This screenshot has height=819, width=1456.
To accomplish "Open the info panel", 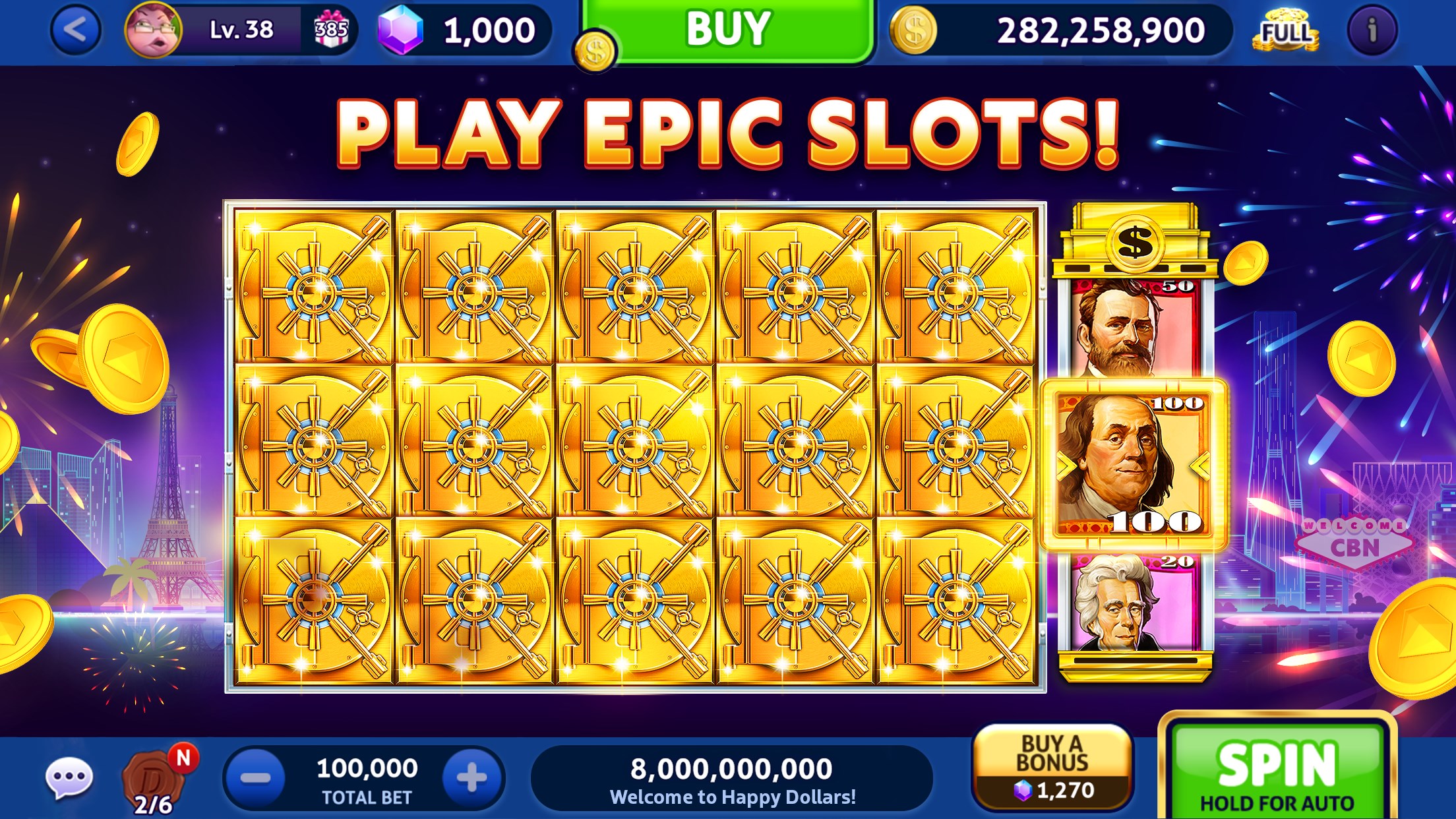I will coord(1373,30).
